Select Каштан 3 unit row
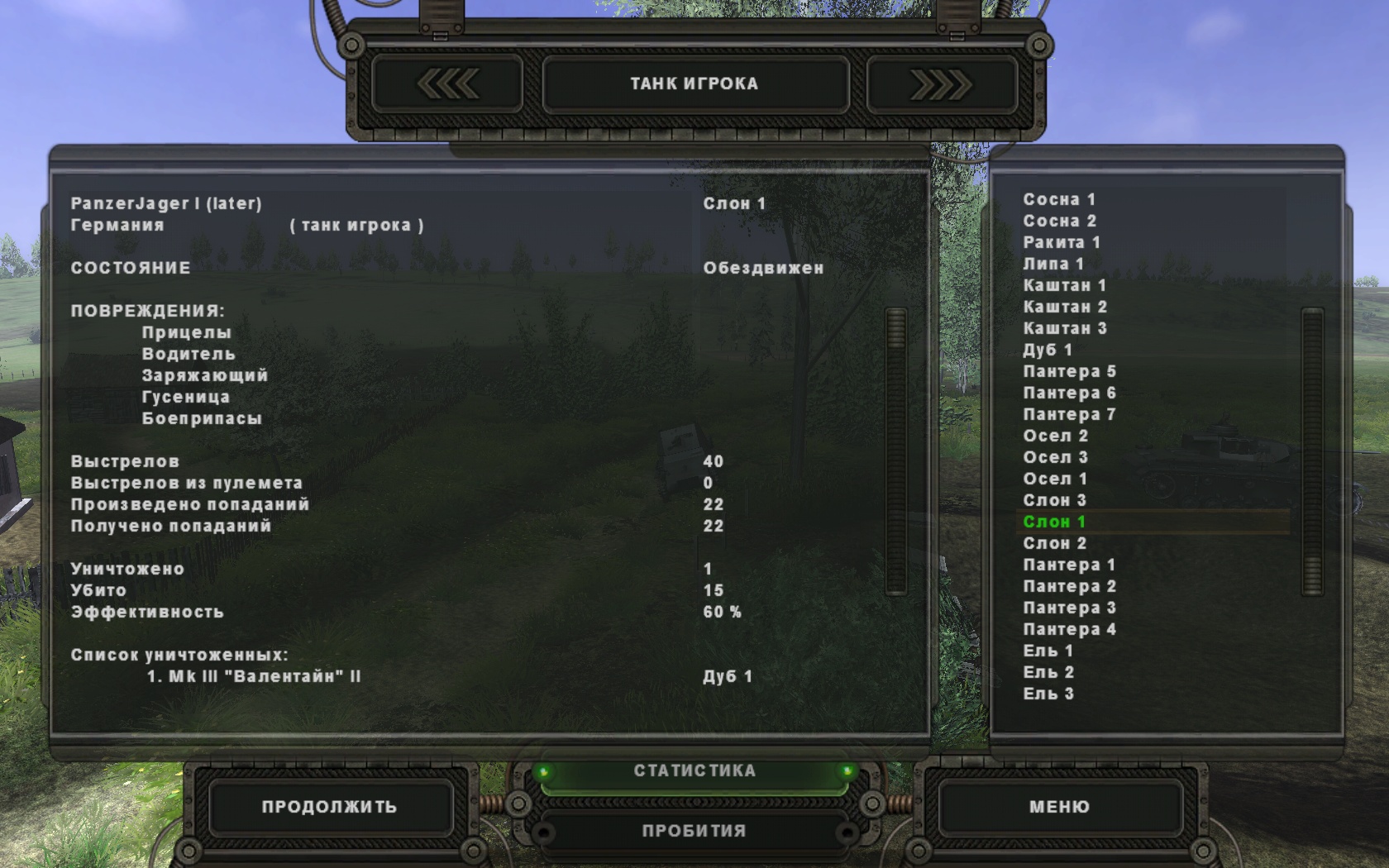The height and width of the screenshot is (868, 1389). pyautogui.click(x=1065, y=329)
